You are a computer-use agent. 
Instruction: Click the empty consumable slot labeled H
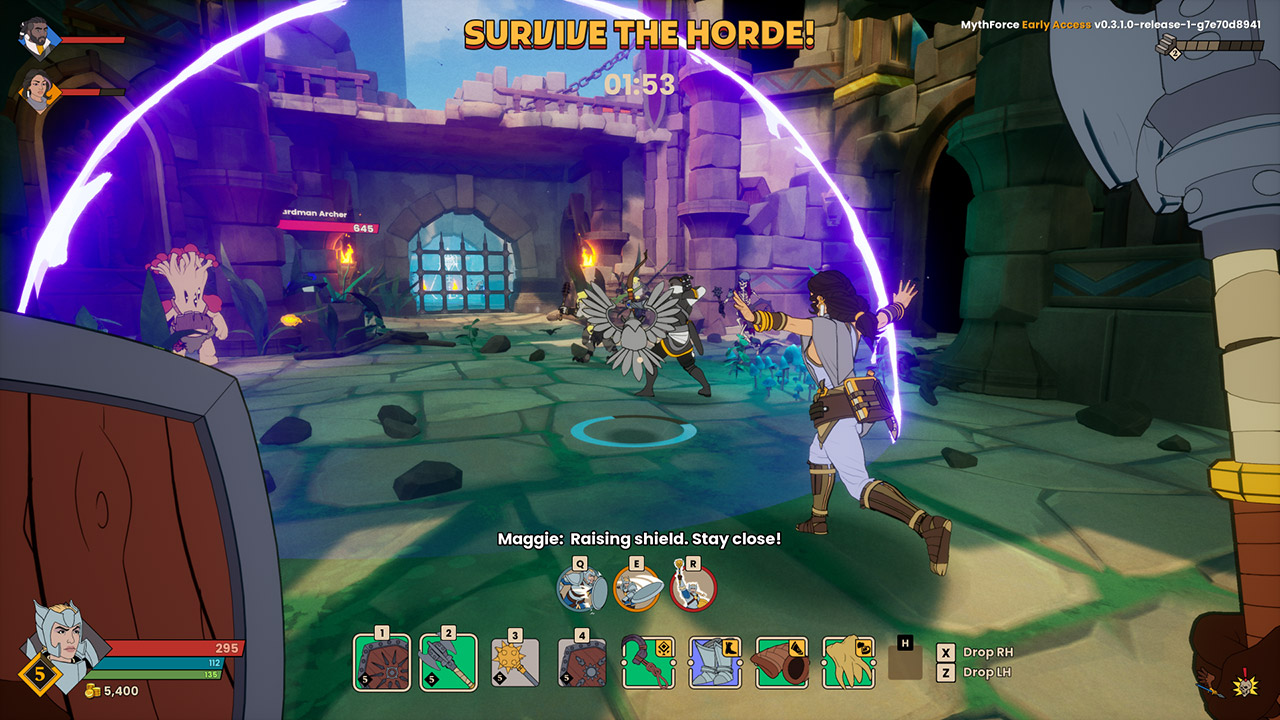[x=905, y=662]
